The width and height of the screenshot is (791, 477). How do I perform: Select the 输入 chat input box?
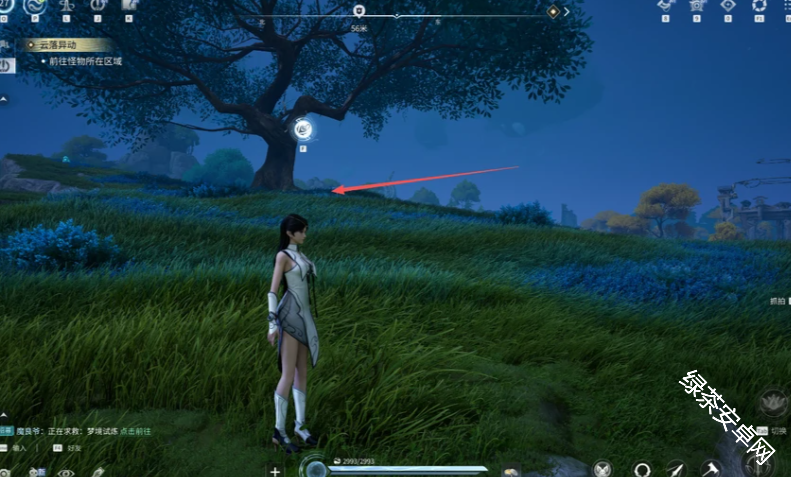coord(22,449)
